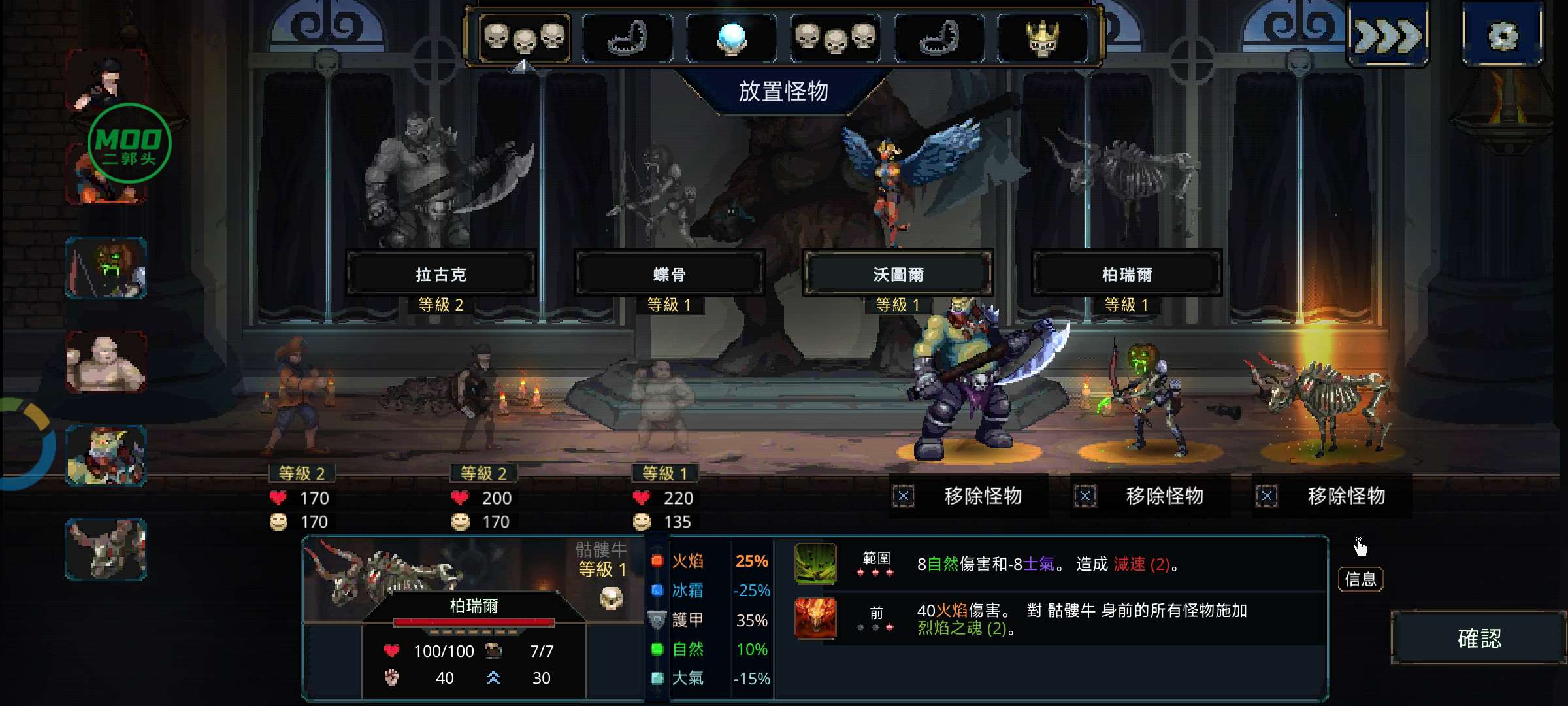The height and width of the screenshot is (706, 1568).
Task: Open the 信息 info panel
Action: [1360, 579]
